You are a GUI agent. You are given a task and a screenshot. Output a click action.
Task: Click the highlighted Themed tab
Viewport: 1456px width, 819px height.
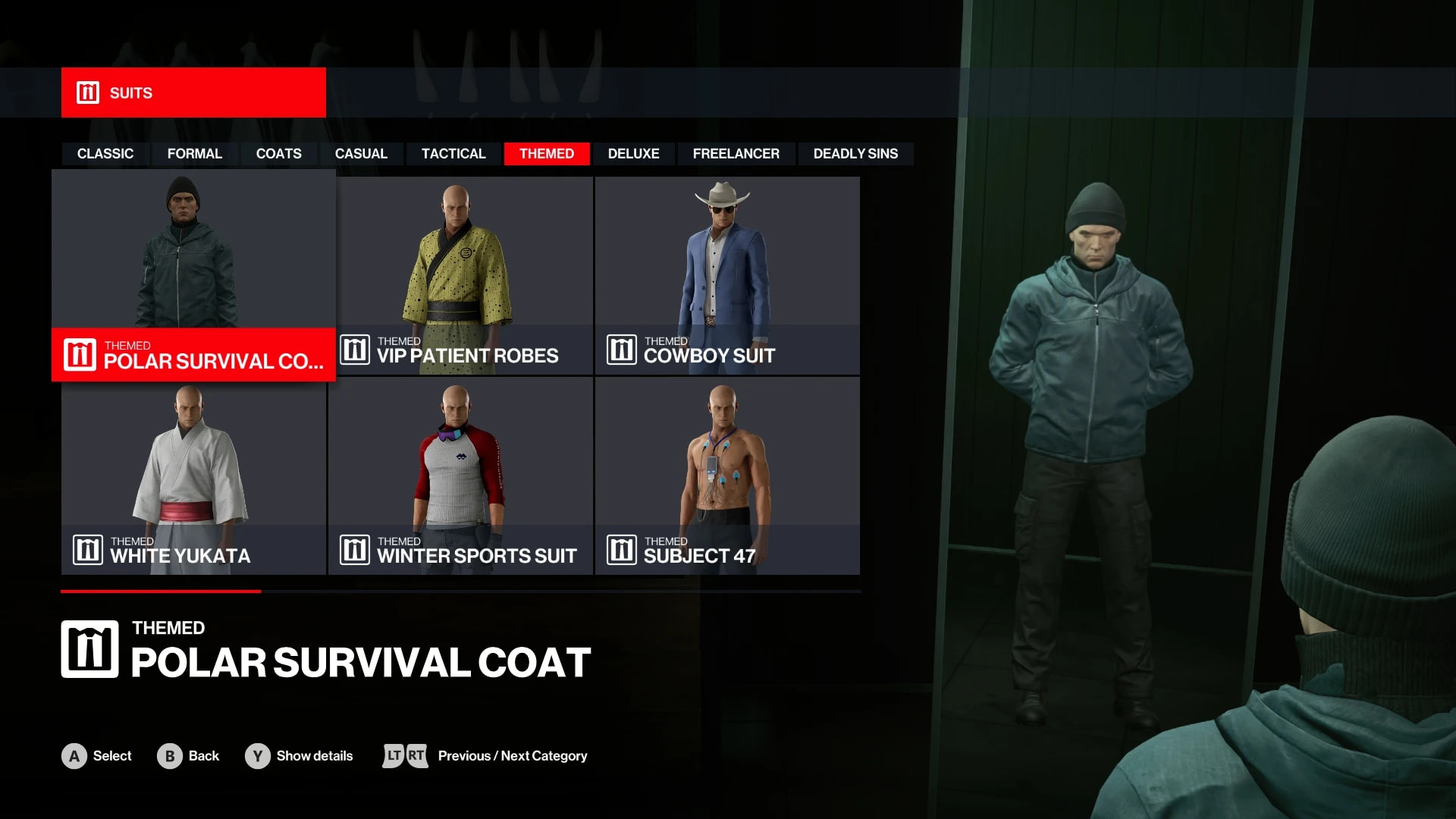[546, 154]
